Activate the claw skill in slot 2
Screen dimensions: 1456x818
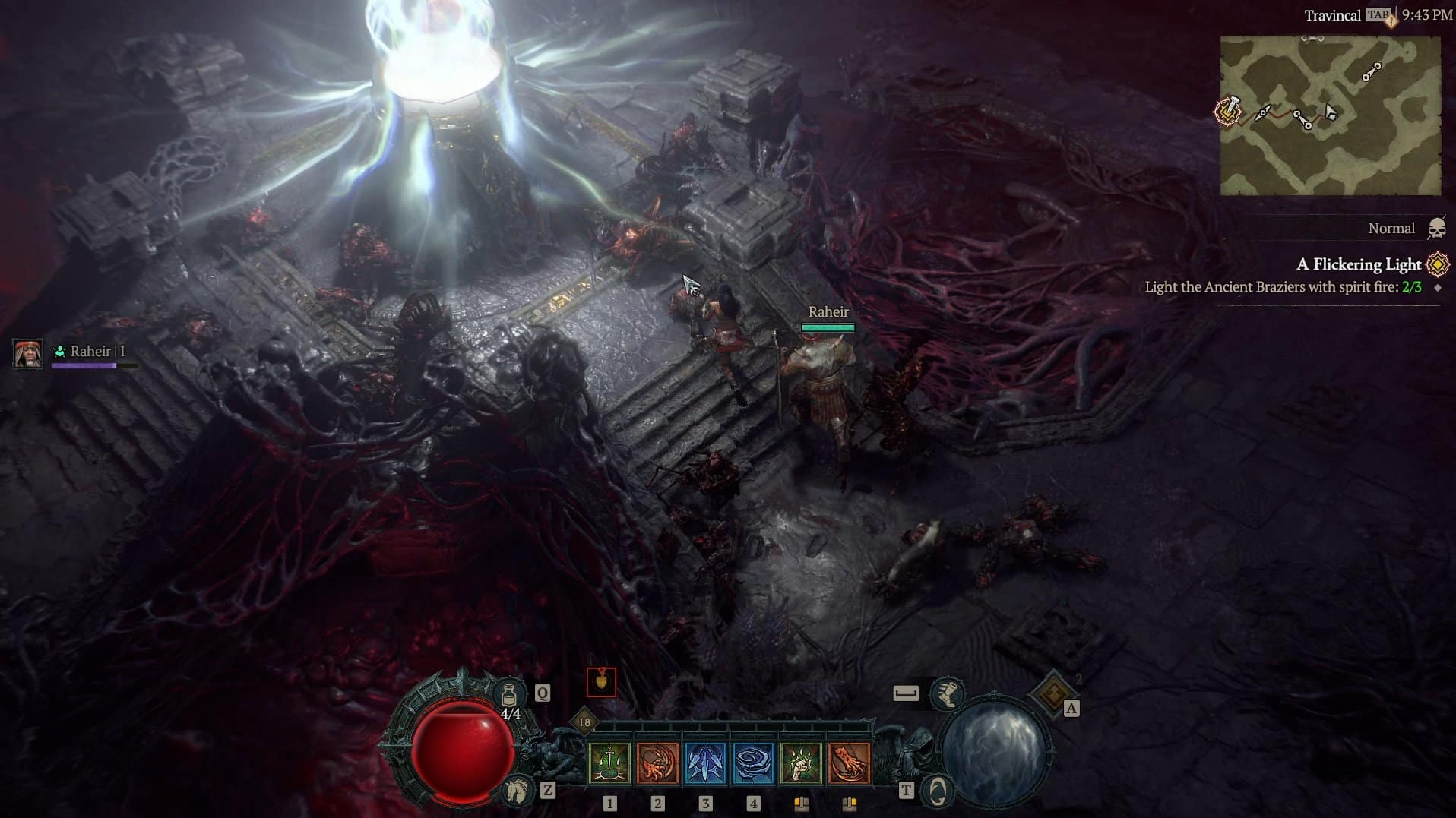[657, 763]
